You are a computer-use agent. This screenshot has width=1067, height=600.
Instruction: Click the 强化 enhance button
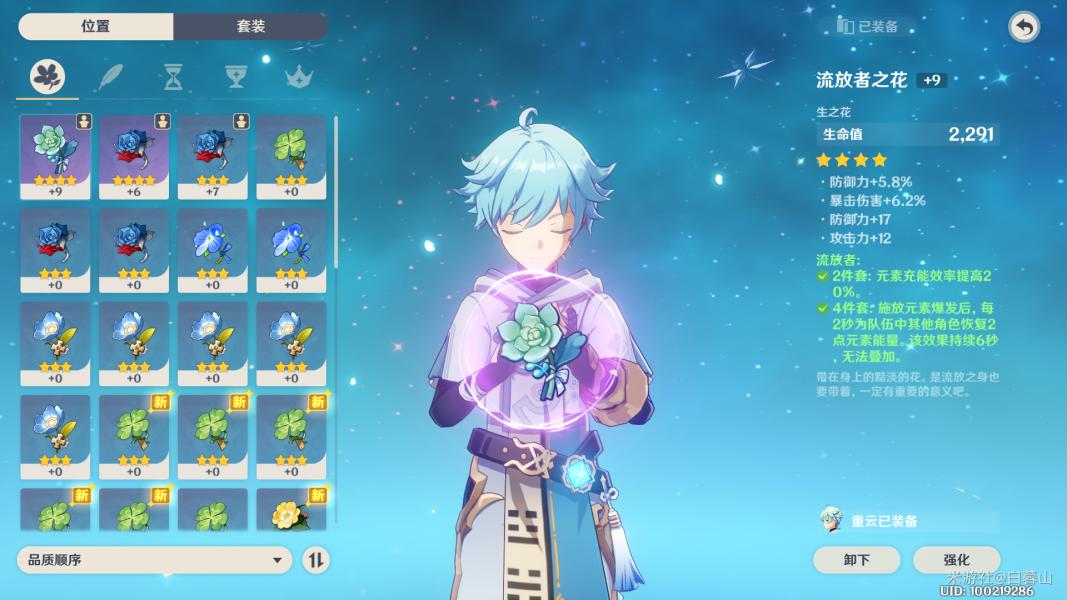point(956,560)
